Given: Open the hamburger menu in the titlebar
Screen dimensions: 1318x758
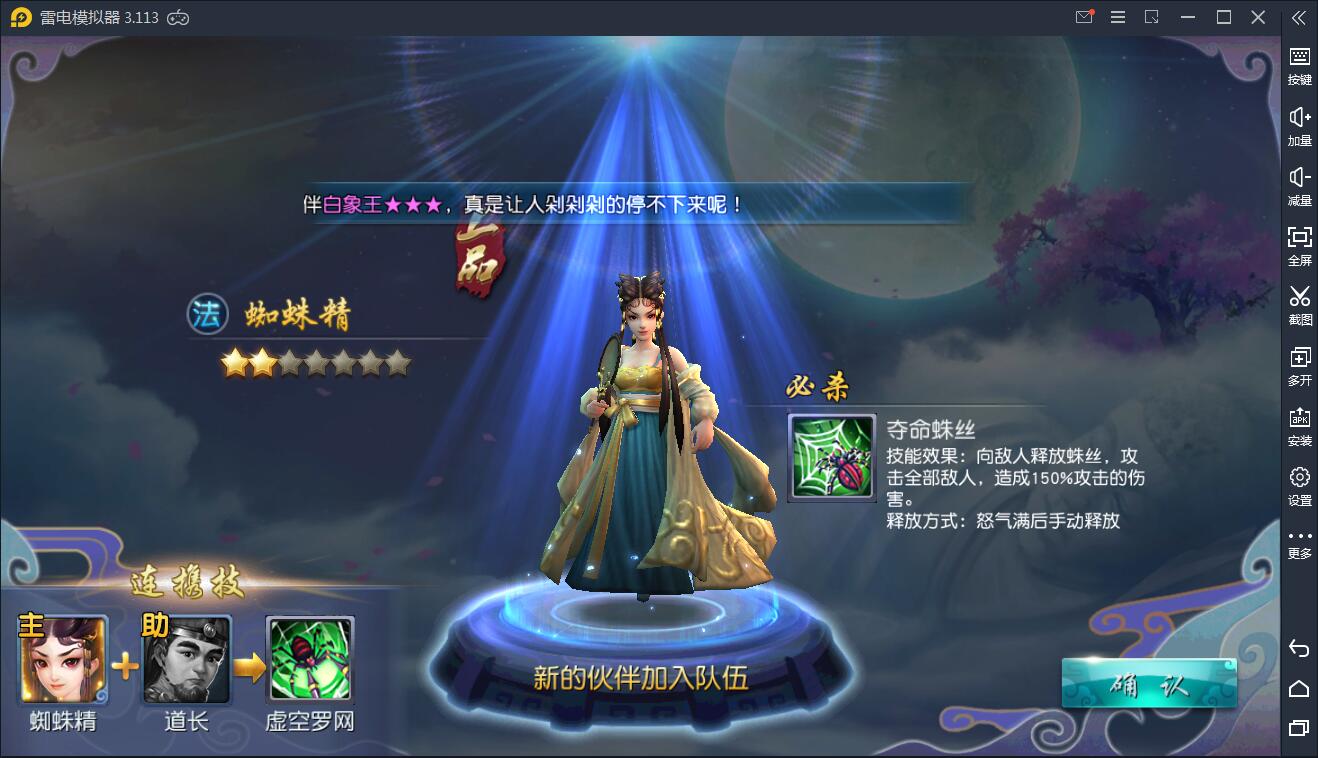Looking at the screenshot, I should point(1118,17).
